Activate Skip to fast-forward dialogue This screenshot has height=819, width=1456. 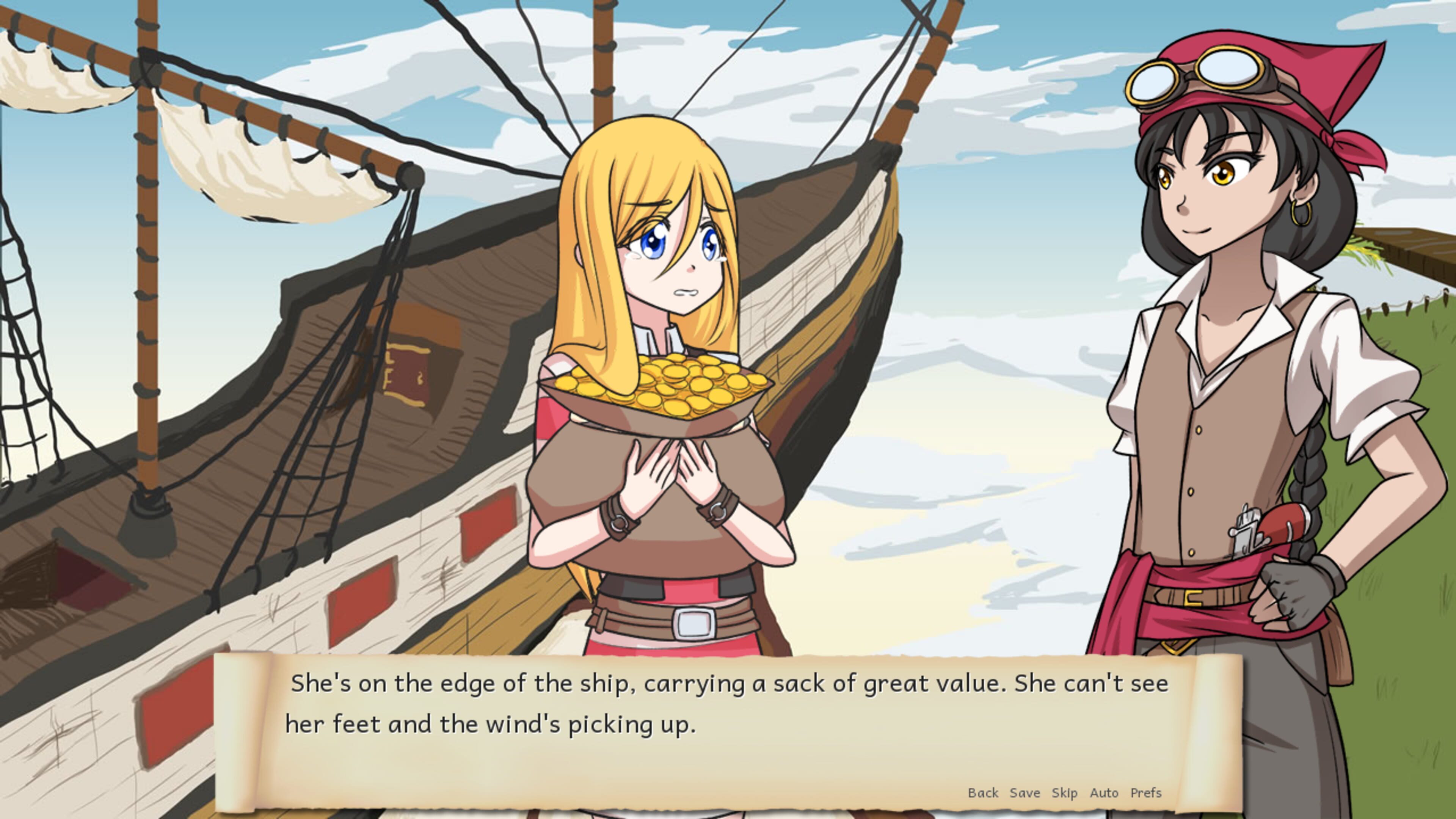tap(1064, 793)
